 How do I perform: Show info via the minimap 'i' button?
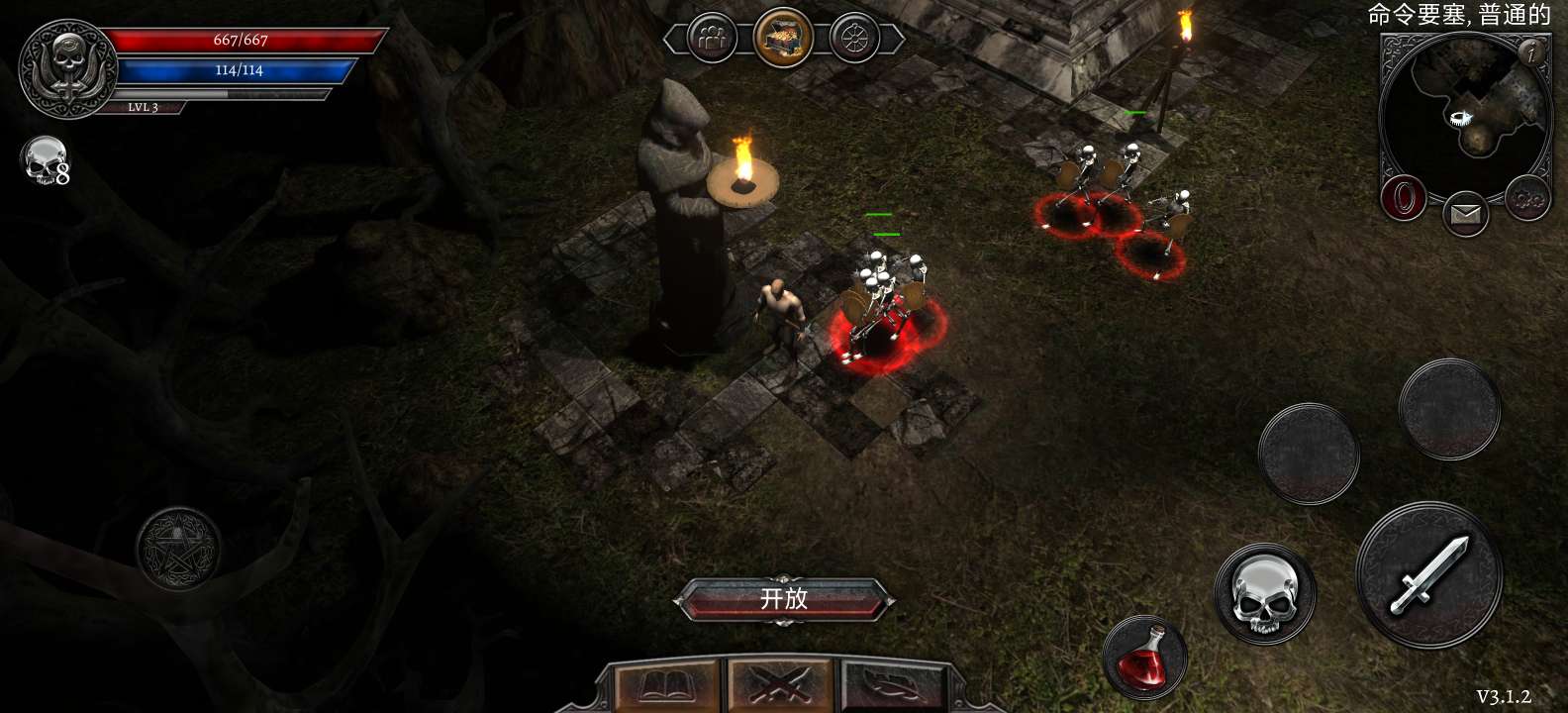pyautogui.click(x=1532, y=51)
